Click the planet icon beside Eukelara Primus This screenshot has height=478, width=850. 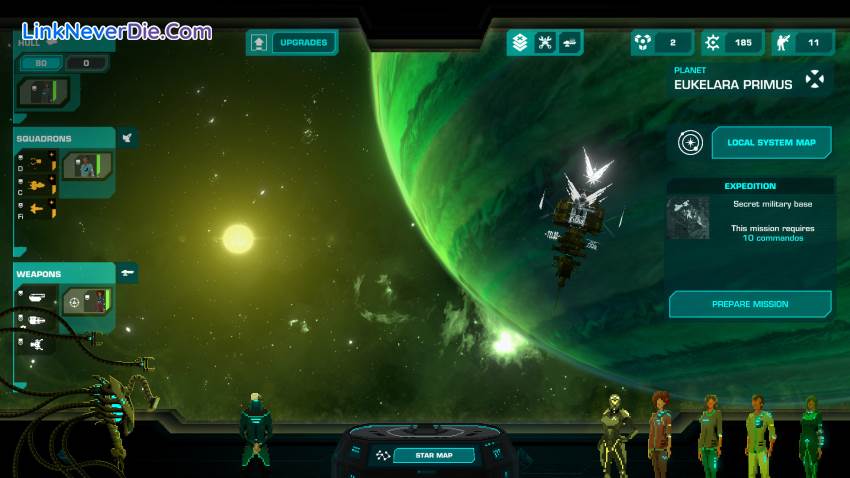point(817,80)
